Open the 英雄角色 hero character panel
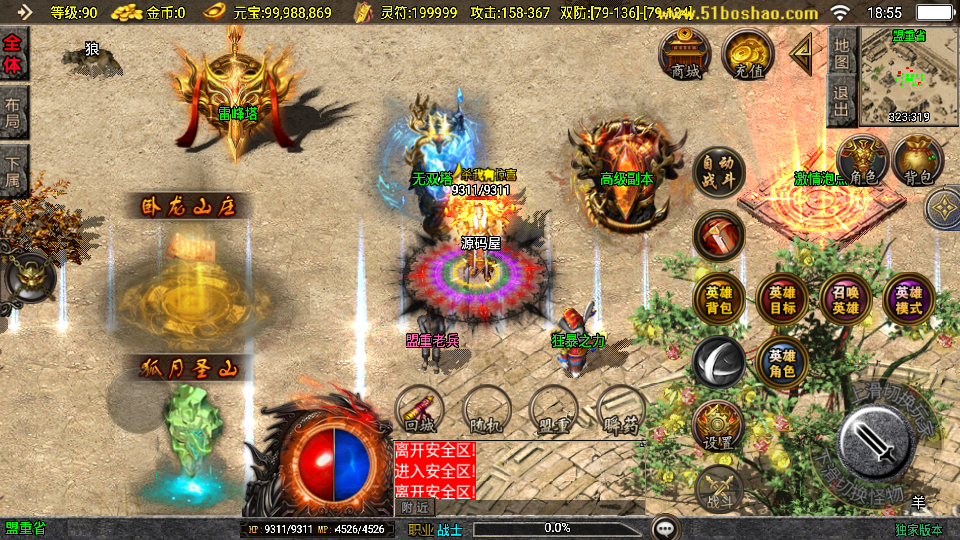This screenshot has width=960, height=540. point(782,362)
